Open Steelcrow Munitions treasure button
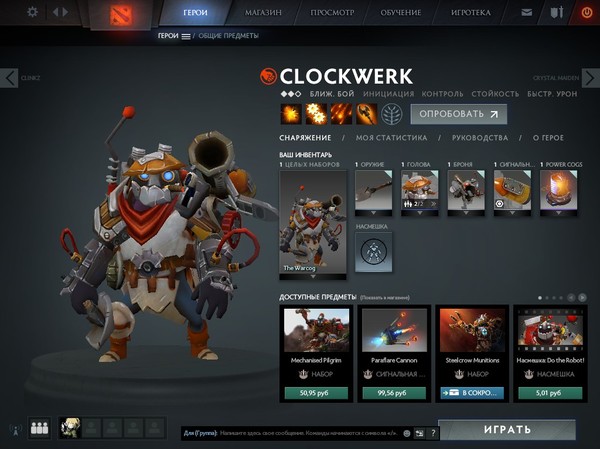600x449 pixels. pyautogui.click(x=471, y=393)
